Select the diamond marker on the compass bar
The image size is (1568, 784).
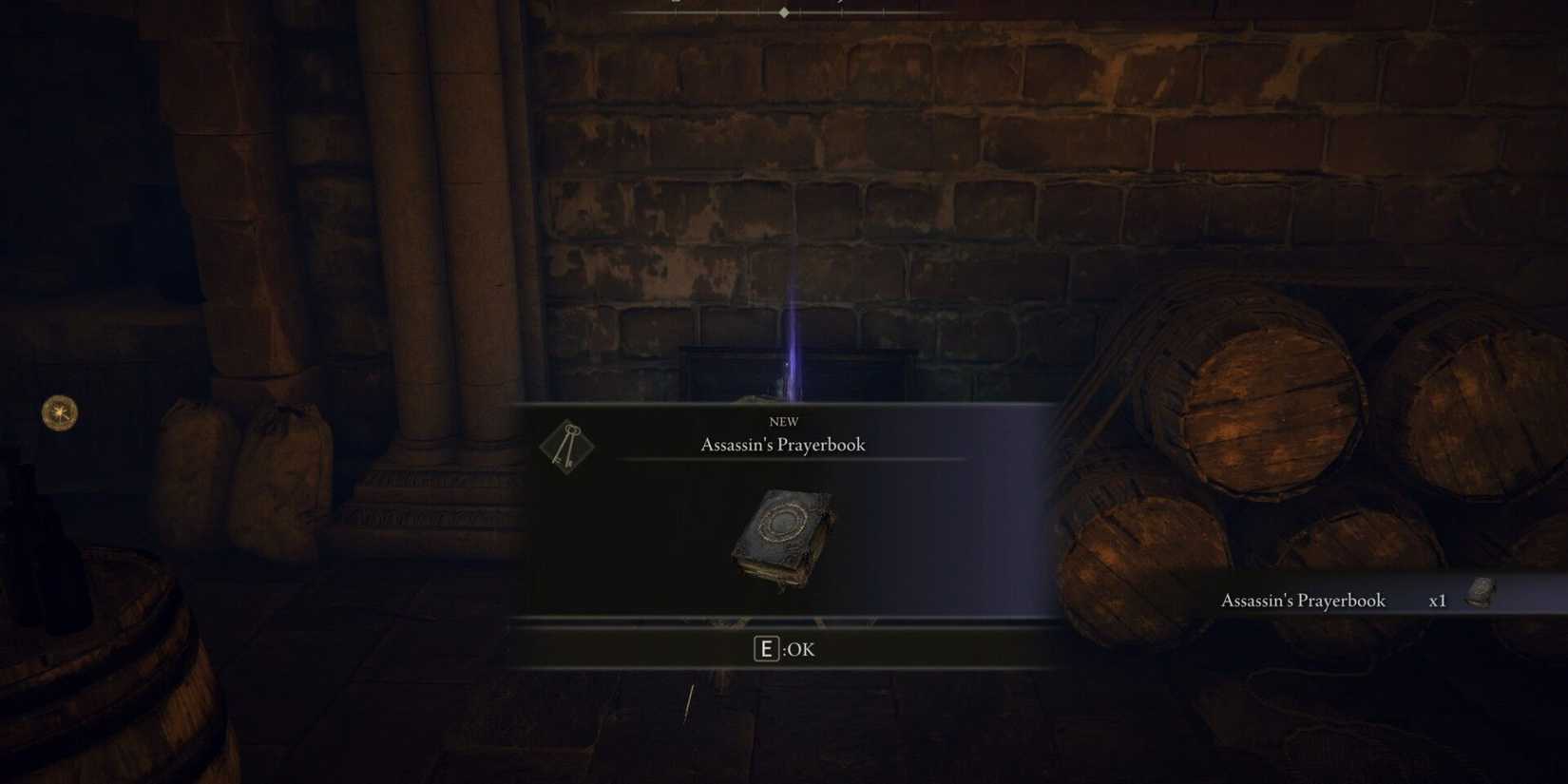783,12
